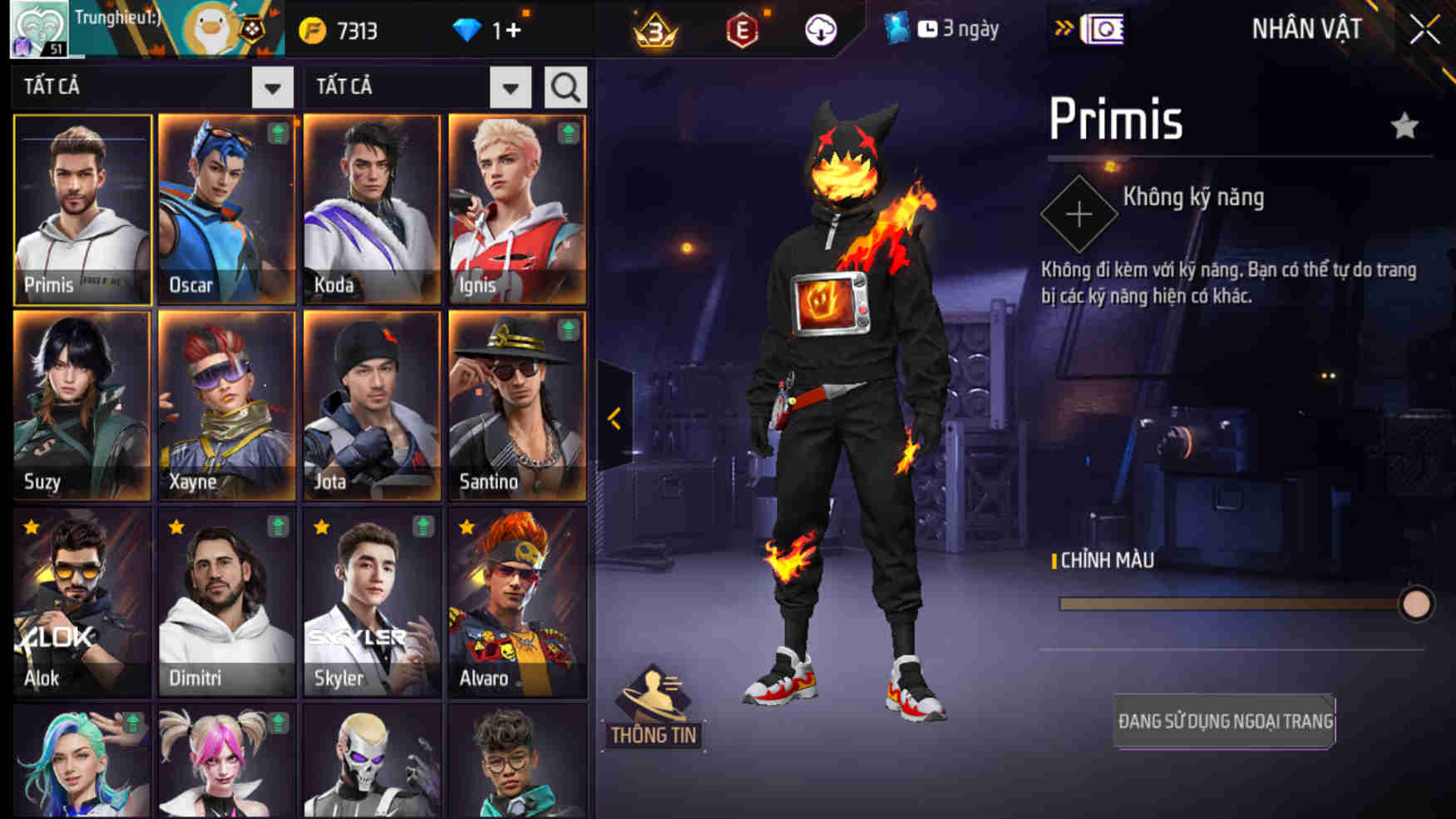This screenshot has height=819, width=1456.
Task: Click the ĐANG SỬ DỤNG NGOẠI TRANG button
Action: click(x=1222, y=721)
